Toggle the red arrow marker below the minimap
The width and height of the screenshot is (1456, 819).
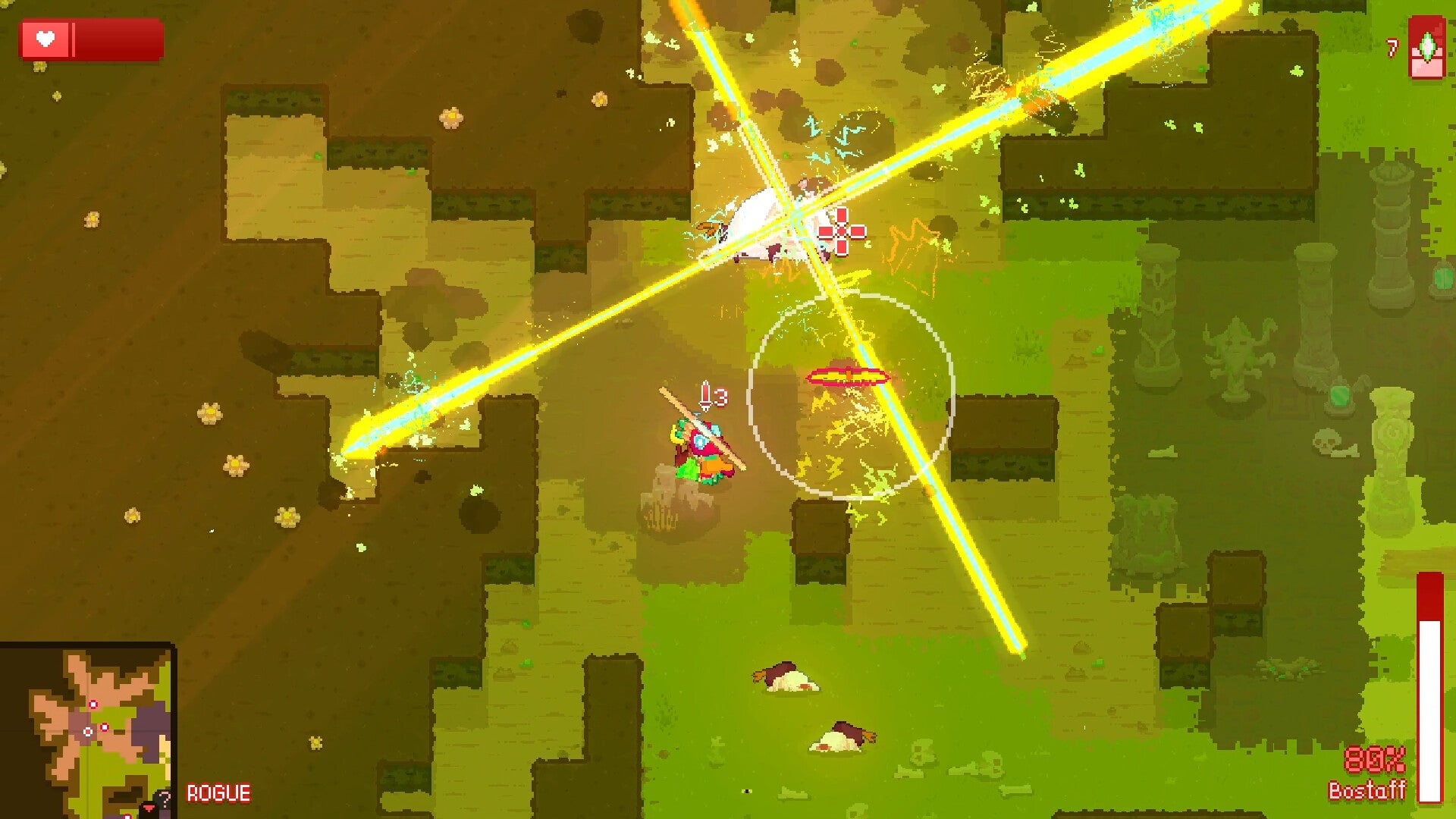pos(149,808)
